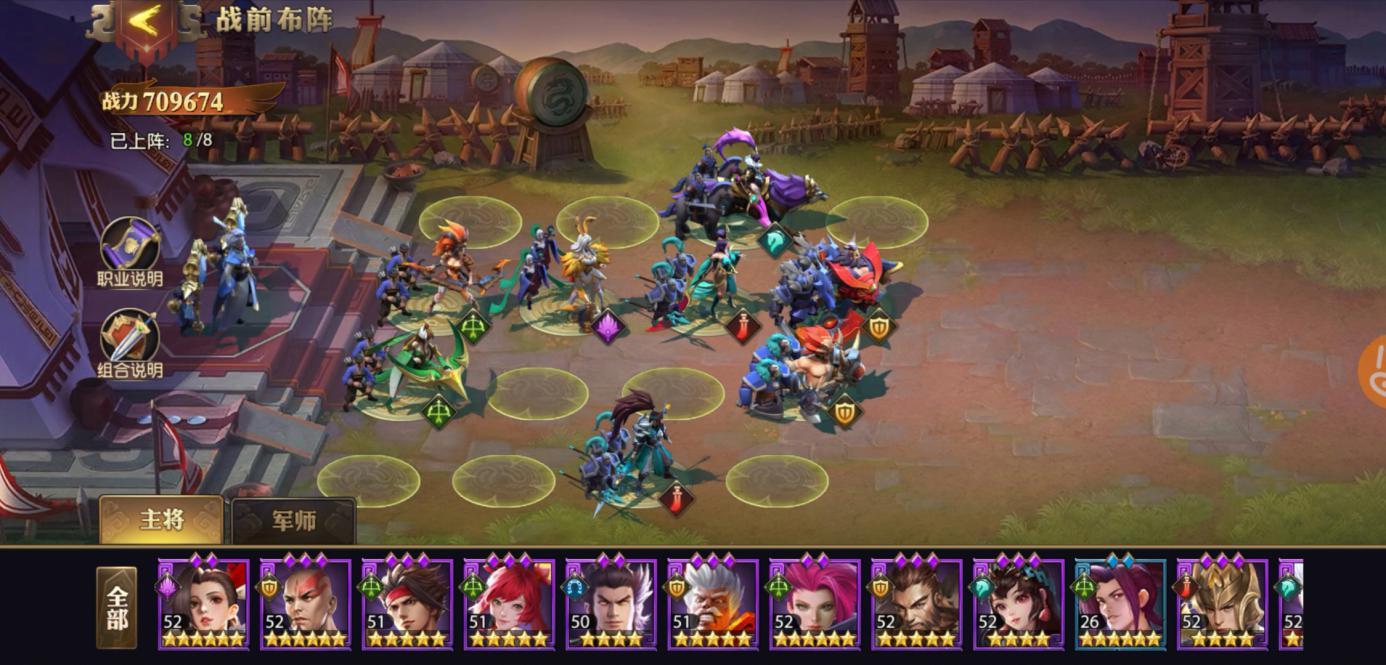Image resolution: width=1386 pixels, height=665 pixels.
Task: Select the heroine with ornate headdress
Action: (1019, 604)
